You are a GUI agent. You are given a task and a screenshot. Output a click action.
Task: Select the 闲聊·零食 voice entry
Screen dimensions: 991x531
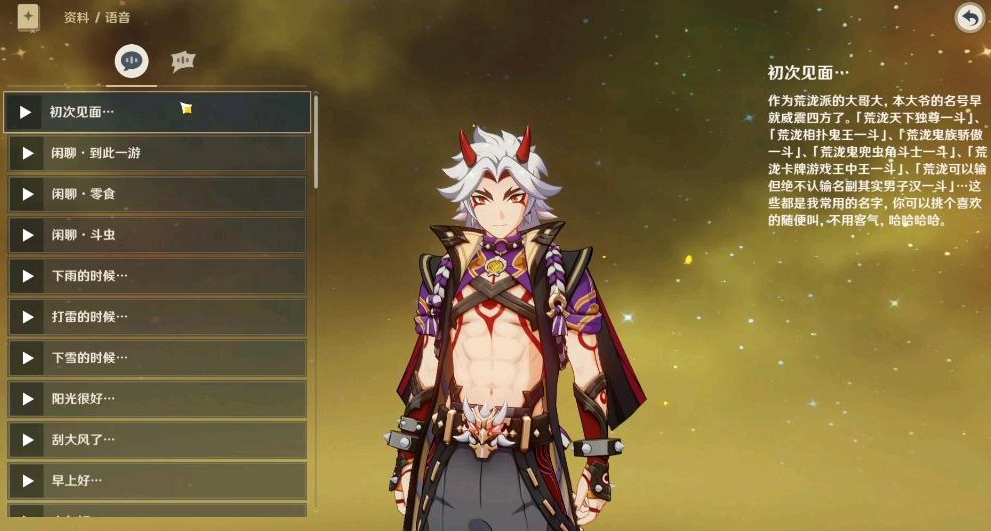click(x=158, y=194)
